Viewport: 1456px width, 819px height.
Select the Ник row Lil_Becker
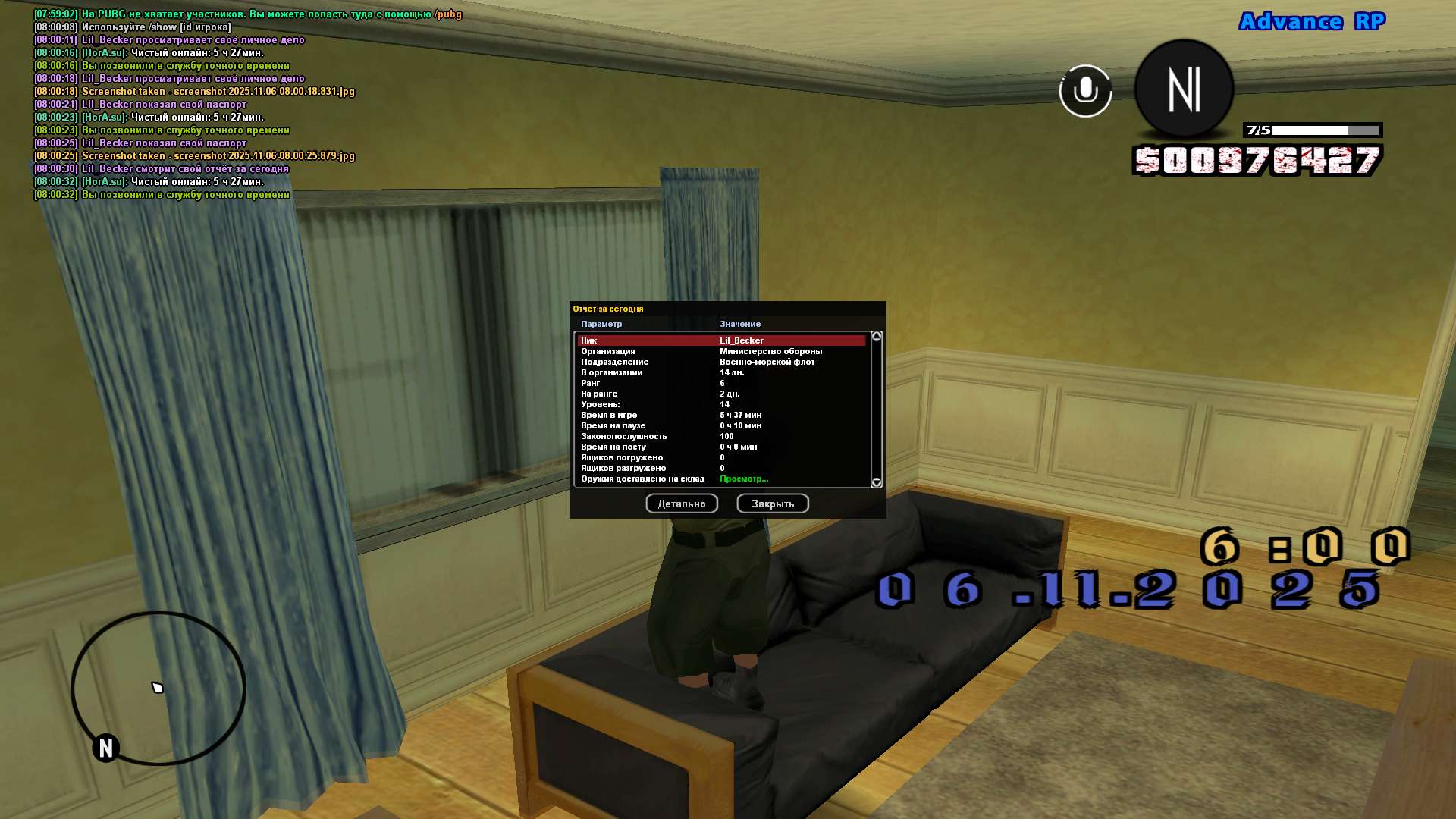click(720, 340)
